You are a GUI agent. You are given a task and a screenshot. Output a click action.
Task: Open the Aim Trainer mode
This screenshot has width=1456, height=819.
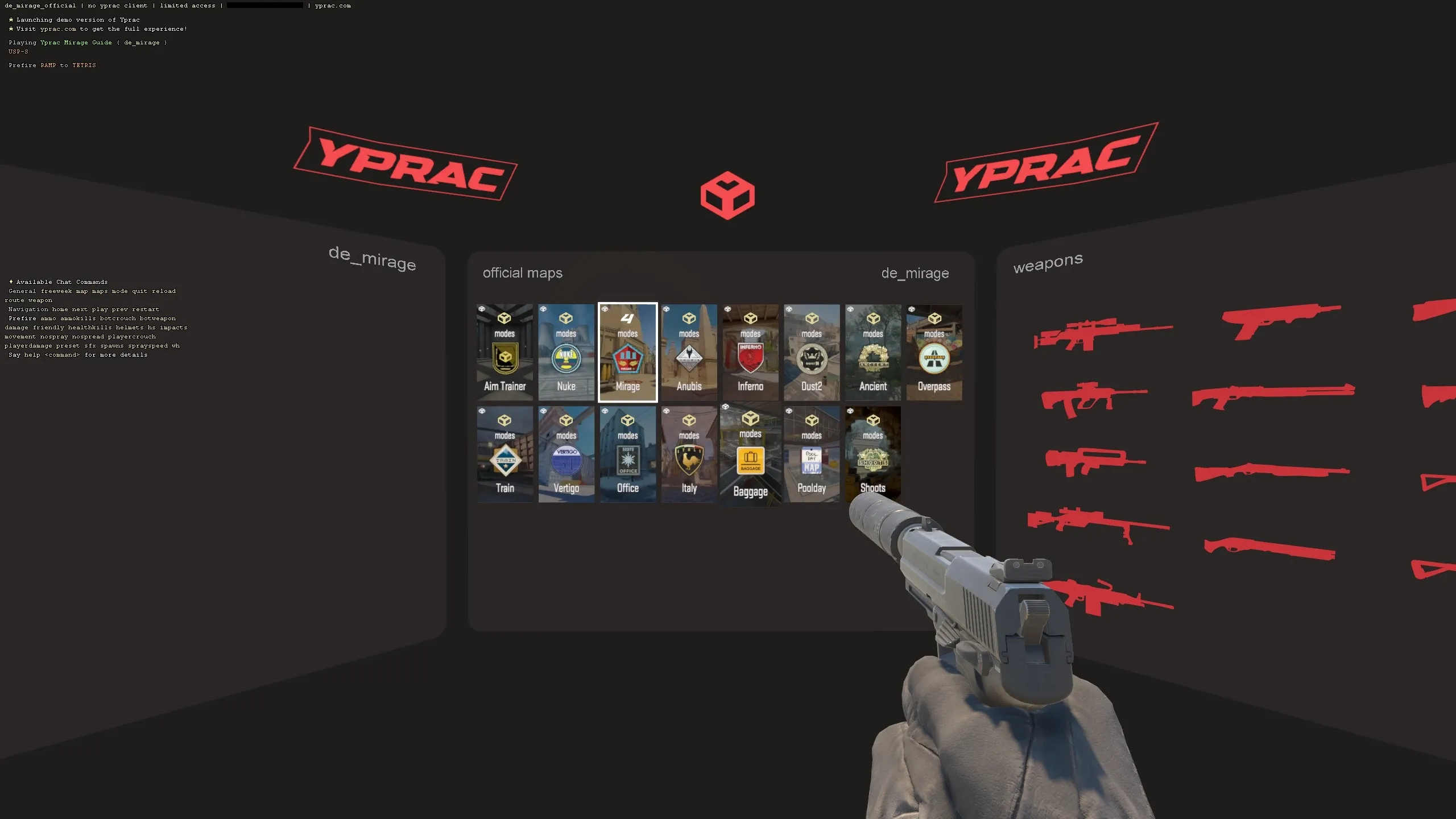[x=504, y=353]
